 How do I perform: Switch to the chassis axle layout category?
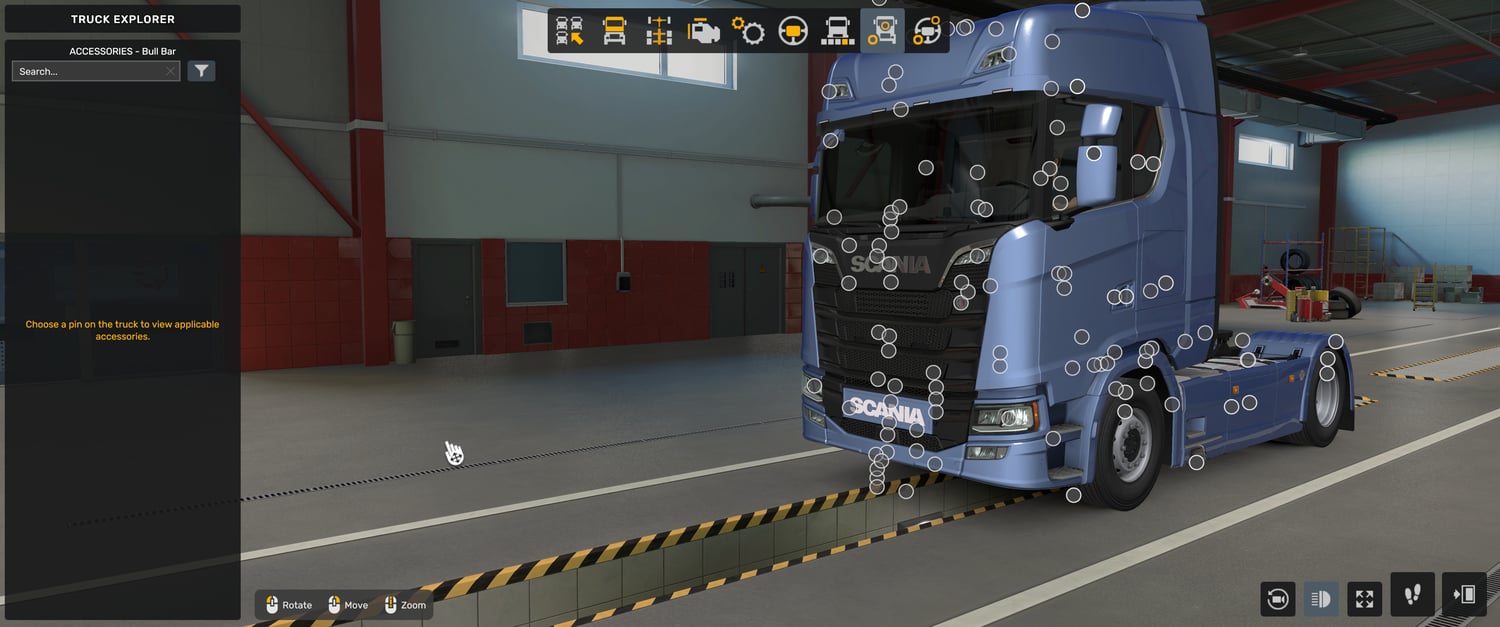(x=658, y=31)
